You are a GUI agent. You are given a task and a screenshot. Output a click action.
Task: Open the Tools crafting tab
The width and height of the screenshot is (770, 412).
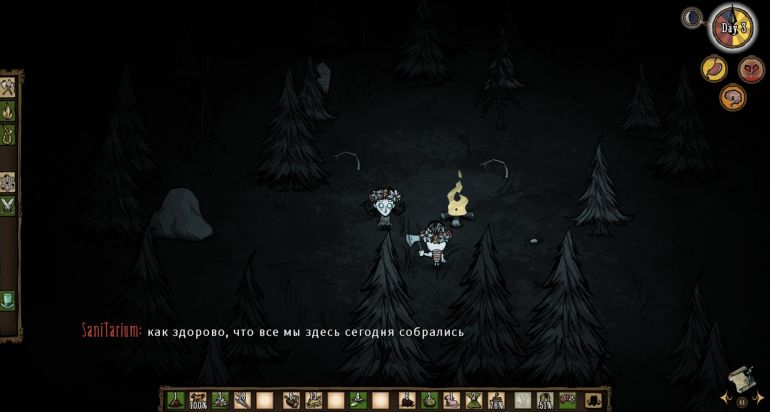(x=7, y=87)
